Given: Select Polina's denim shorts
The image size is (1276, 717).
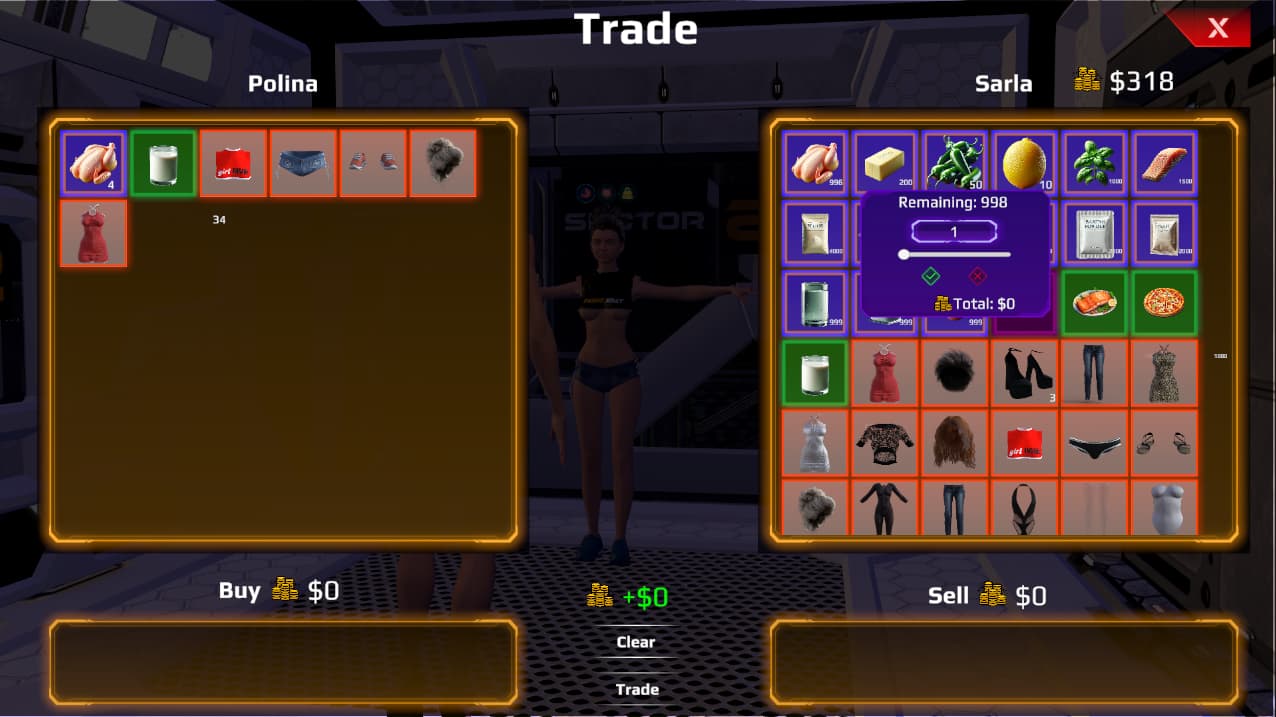Looking at the screenshot, I should [303, 163].
